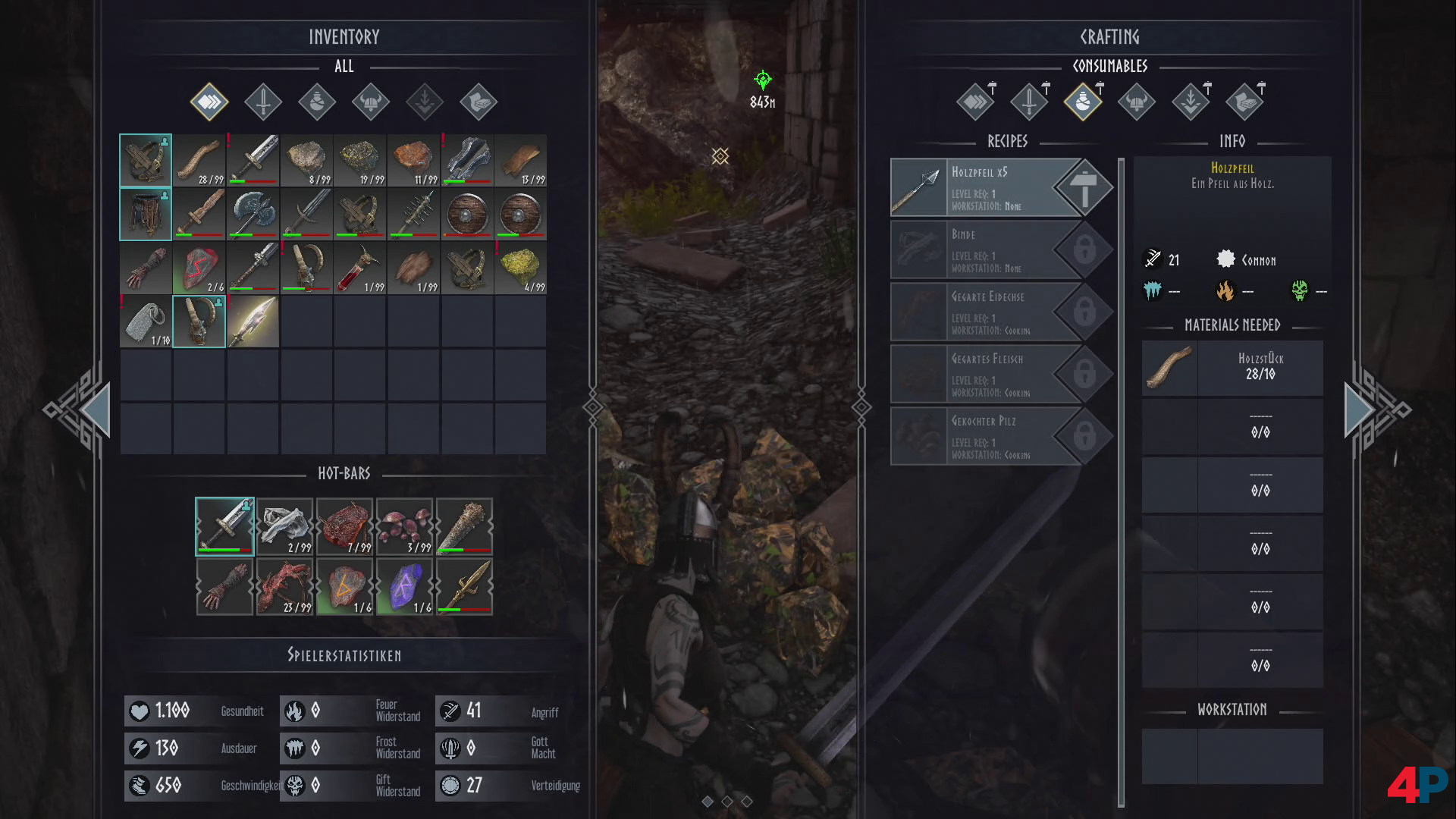Filter inventory by helmet armor category
The image size is (1456, 819).
coord(371,102)
